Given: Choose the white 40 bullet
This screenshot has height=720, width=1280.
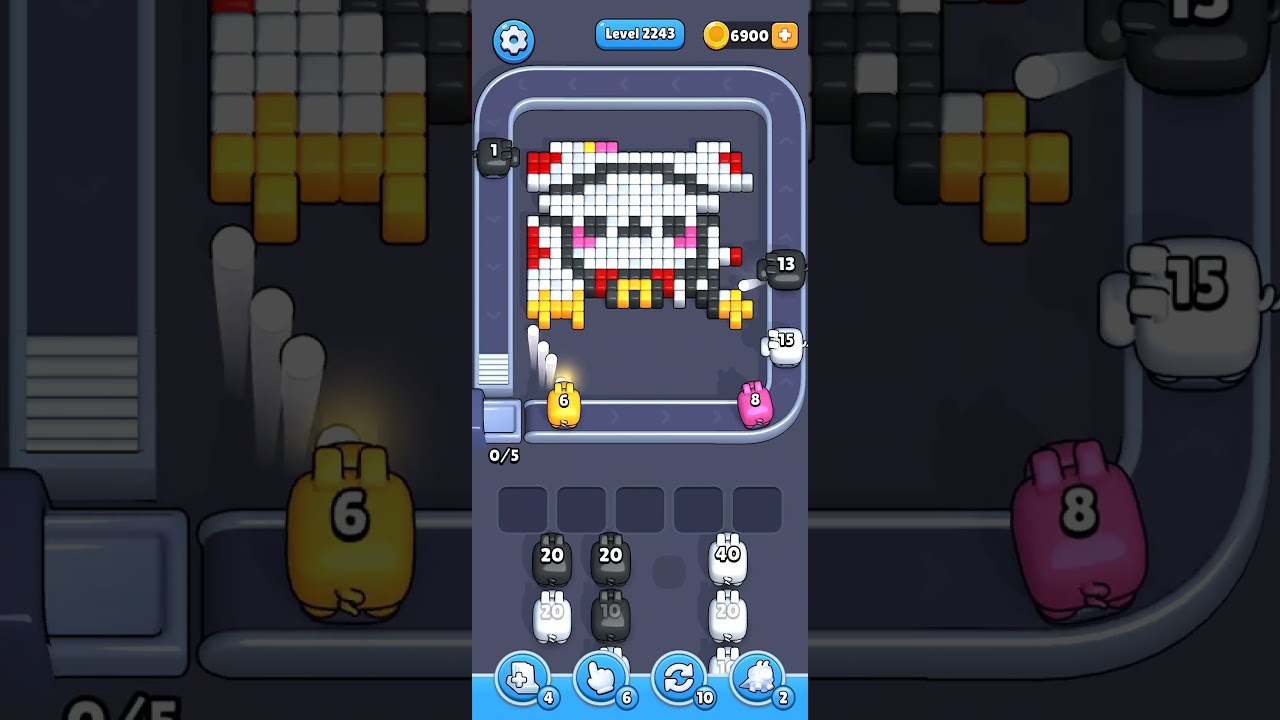Looking at the screenshot, I should click(x=729, y=556).
